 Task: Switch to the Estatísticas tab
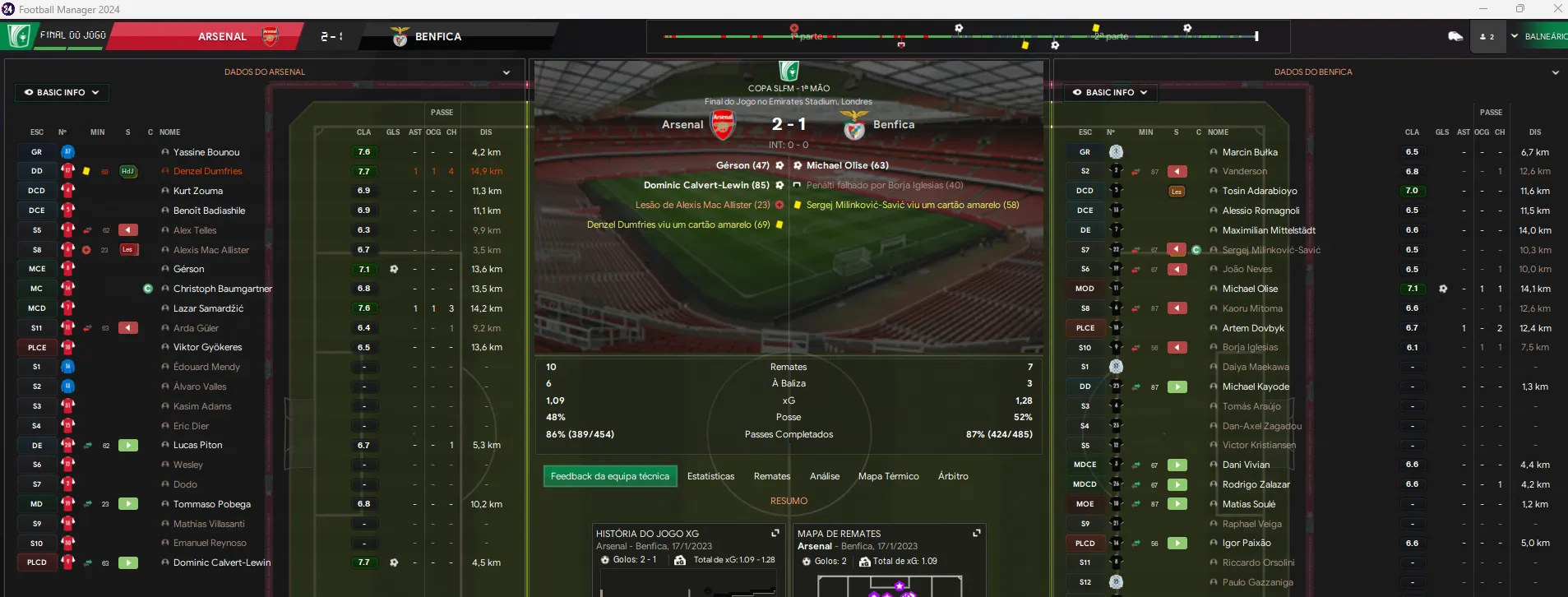click(x=710, y=476)
